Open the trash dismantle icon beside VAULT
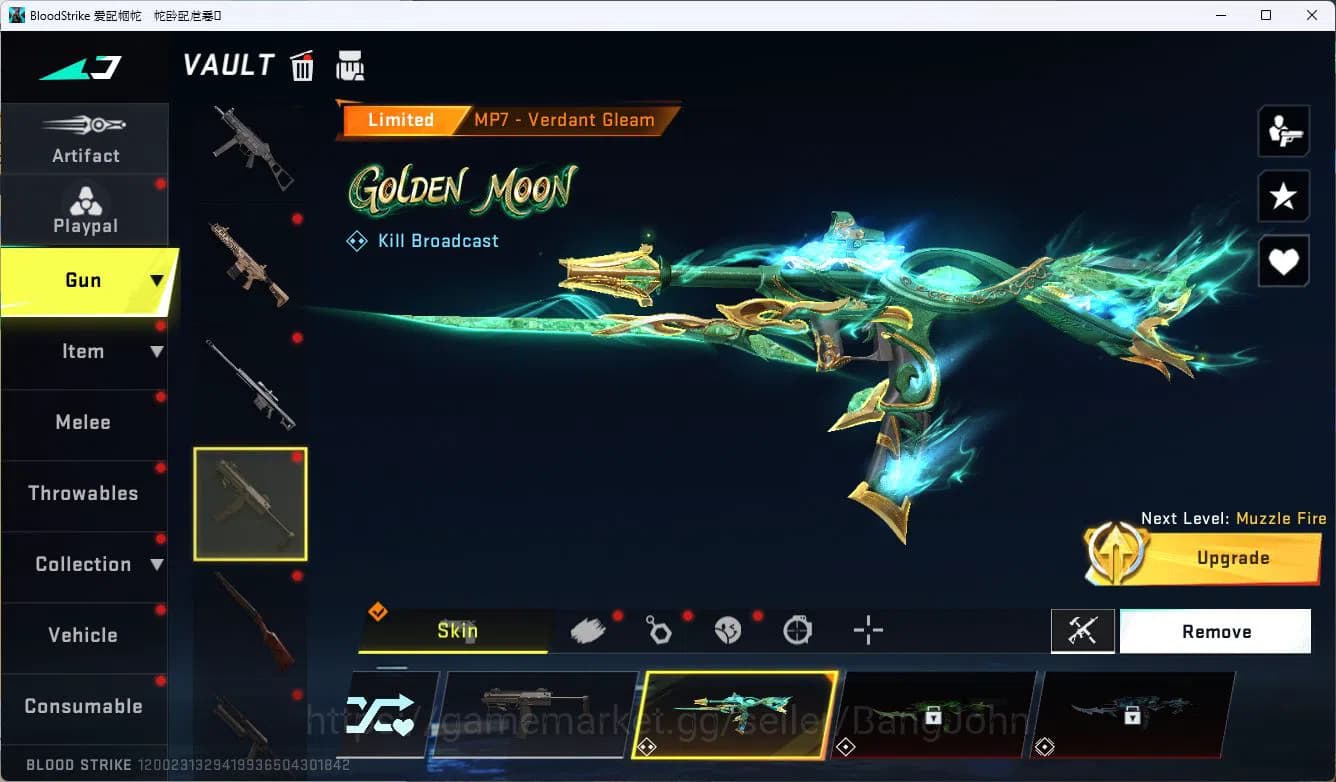The image size is (1336, 782). click(x=302, y=65)
